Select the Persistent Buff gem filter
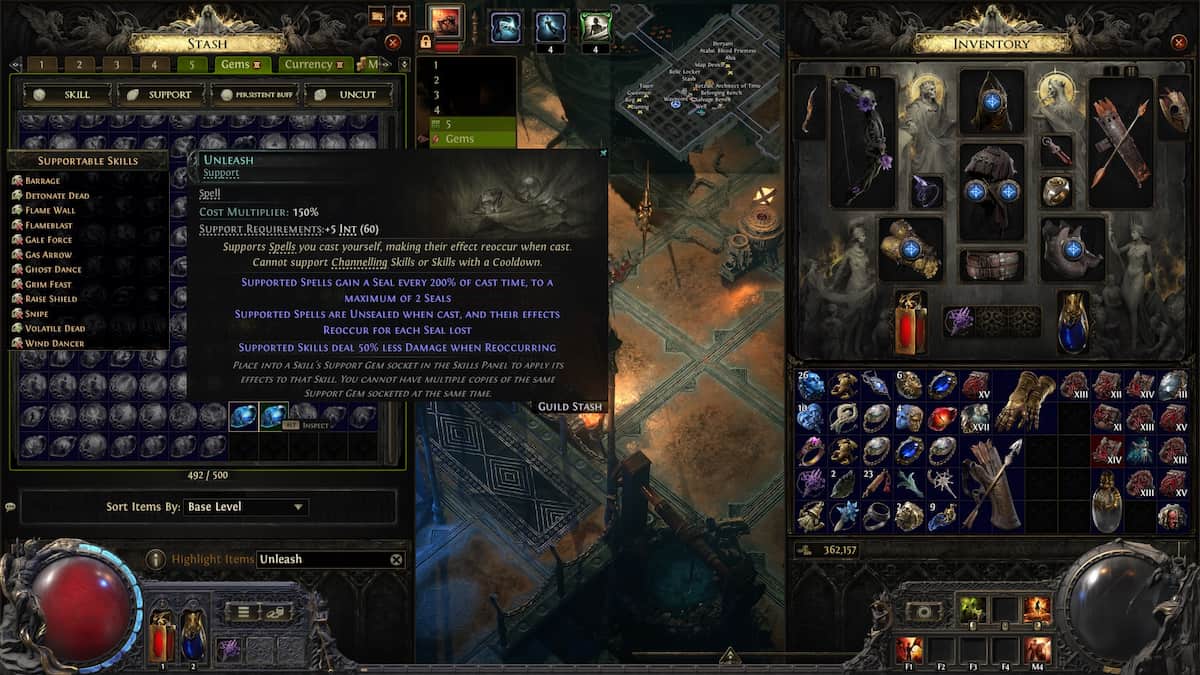 (x=254, y=94)
